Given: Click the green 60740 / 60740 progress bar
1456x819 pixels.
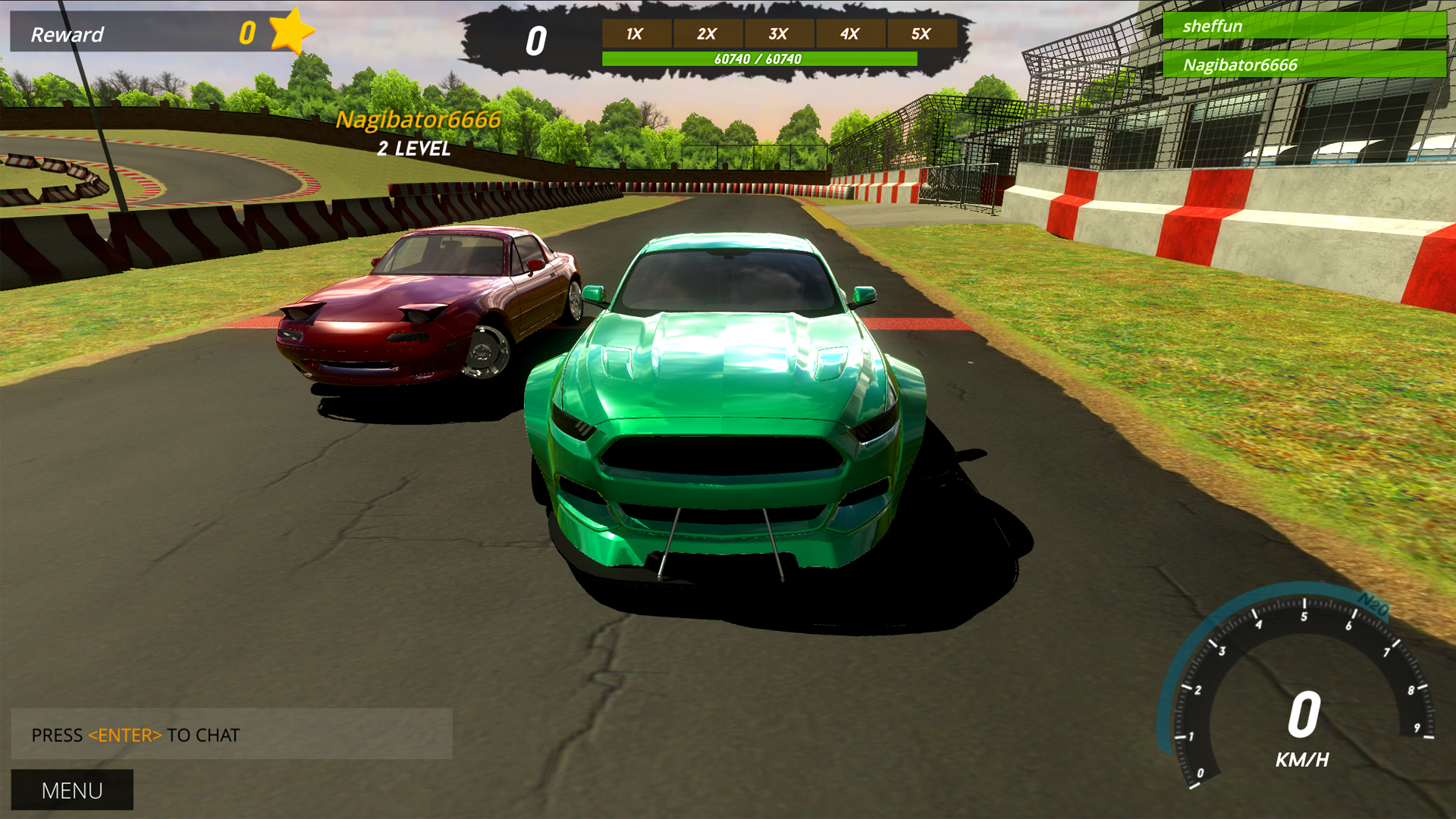Looking at the screenshot, I should [758, 56].
